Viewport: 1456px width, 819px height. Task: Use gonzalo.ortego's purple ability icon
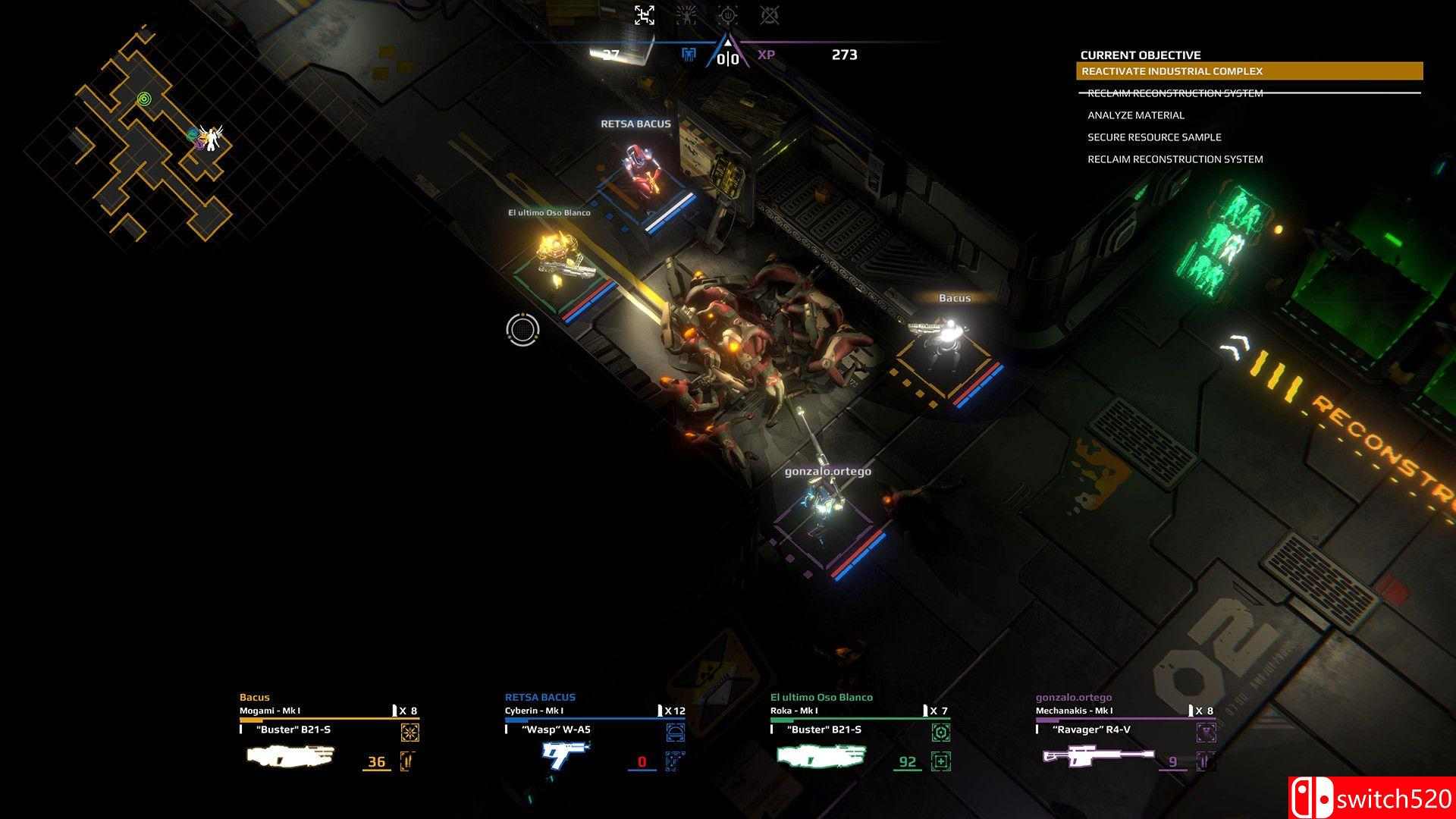tap(1206, 733)
